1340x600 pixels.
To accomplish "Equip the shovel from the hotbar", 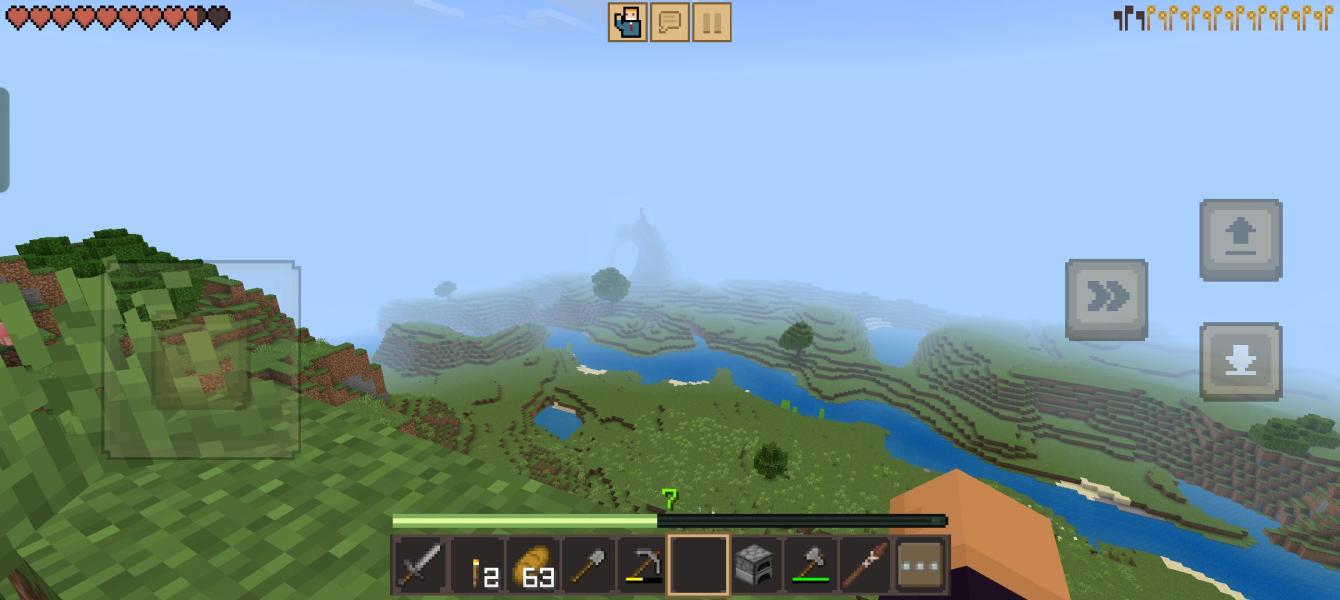I will point(588,566).
